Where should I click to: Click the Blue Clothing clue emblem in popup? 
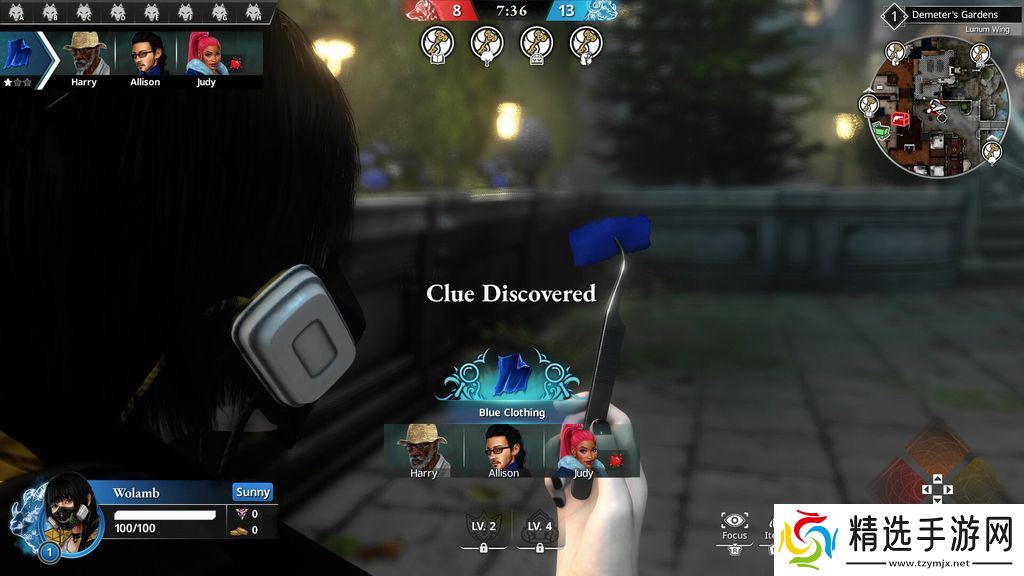[x=511, y=376]
